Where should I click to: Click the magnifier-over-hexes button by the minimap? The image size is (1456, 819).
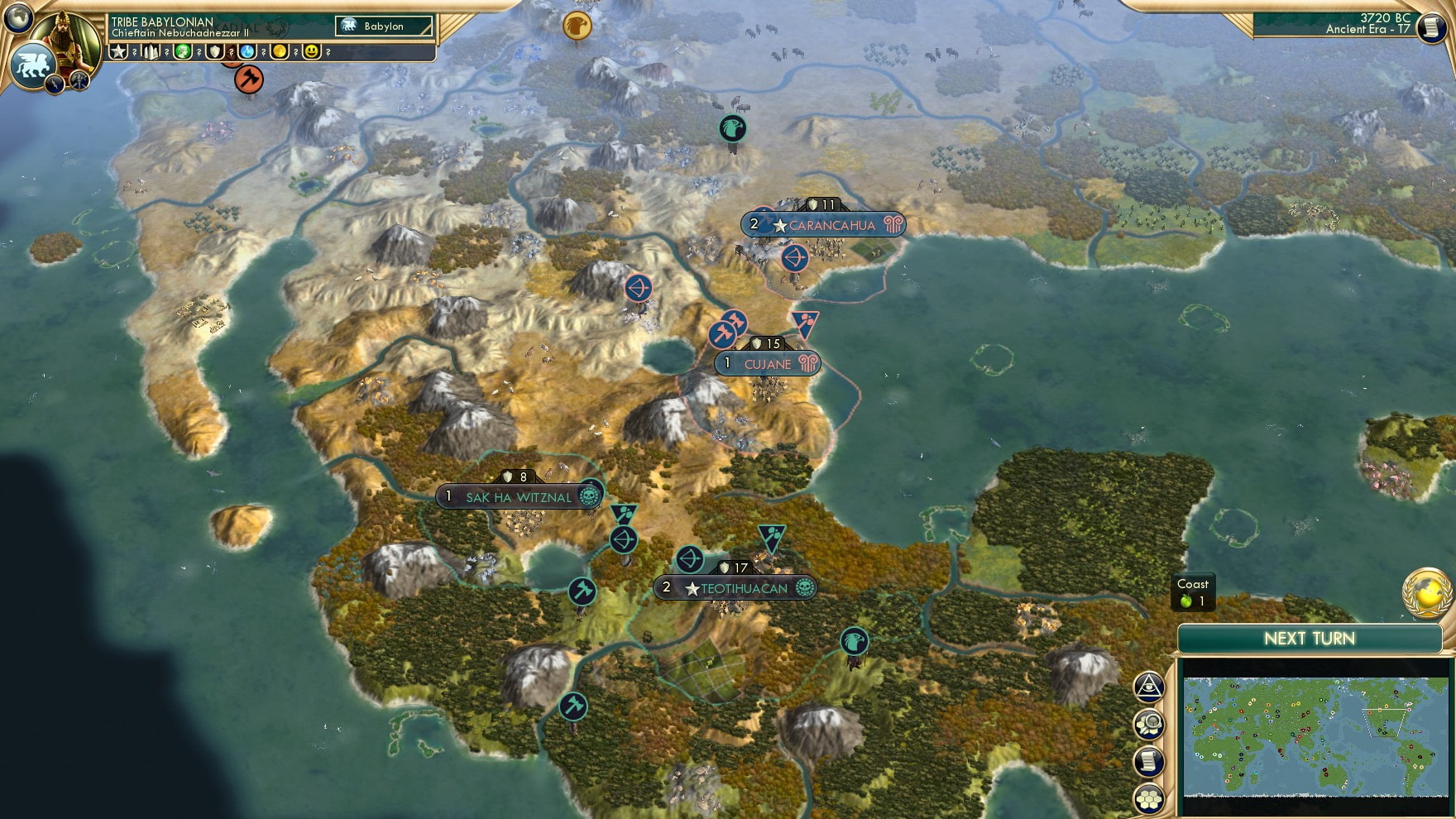(x=1149, y=725)
